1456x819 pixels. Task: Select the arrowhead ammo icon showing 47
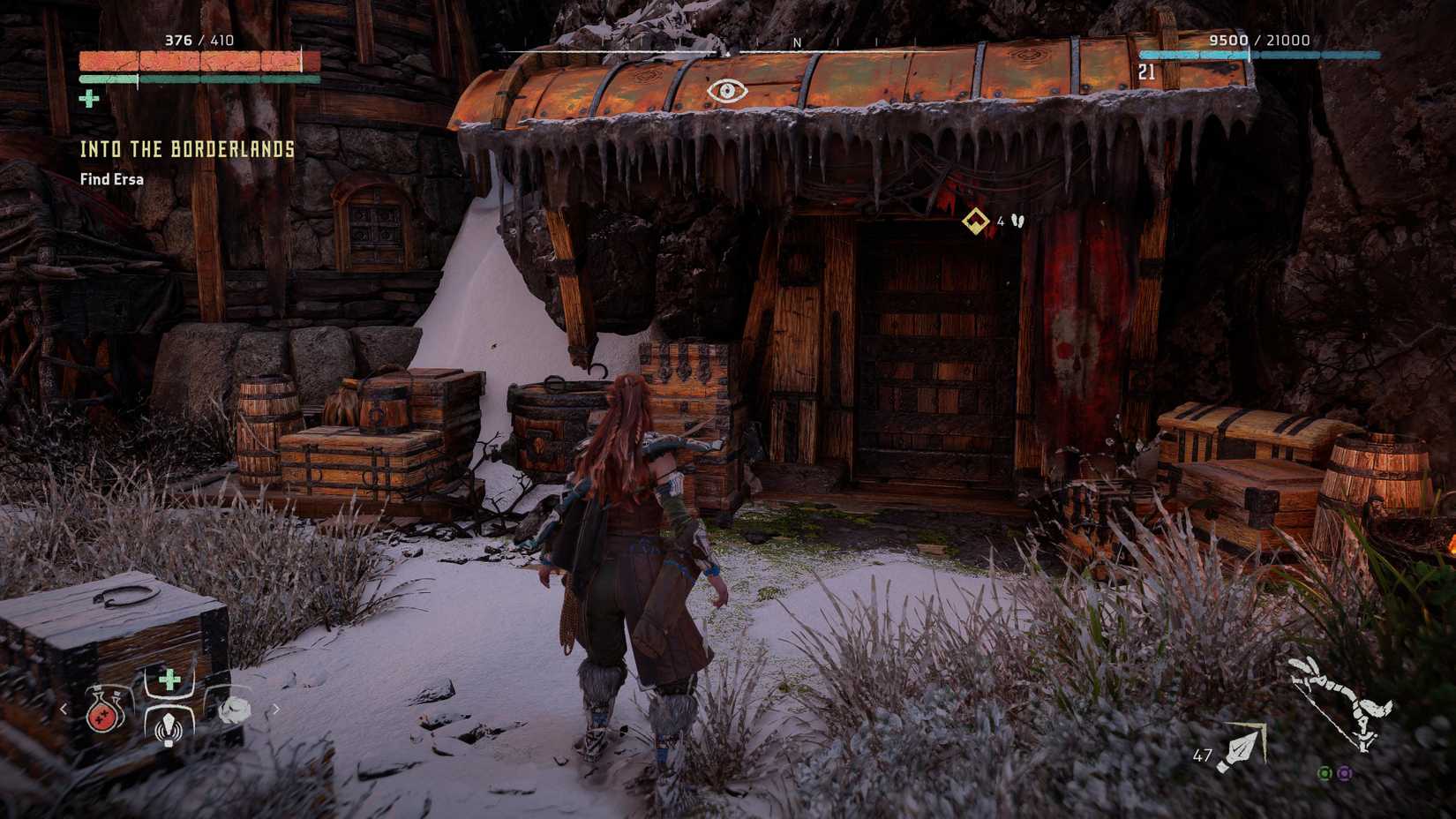pos(1240,748)
